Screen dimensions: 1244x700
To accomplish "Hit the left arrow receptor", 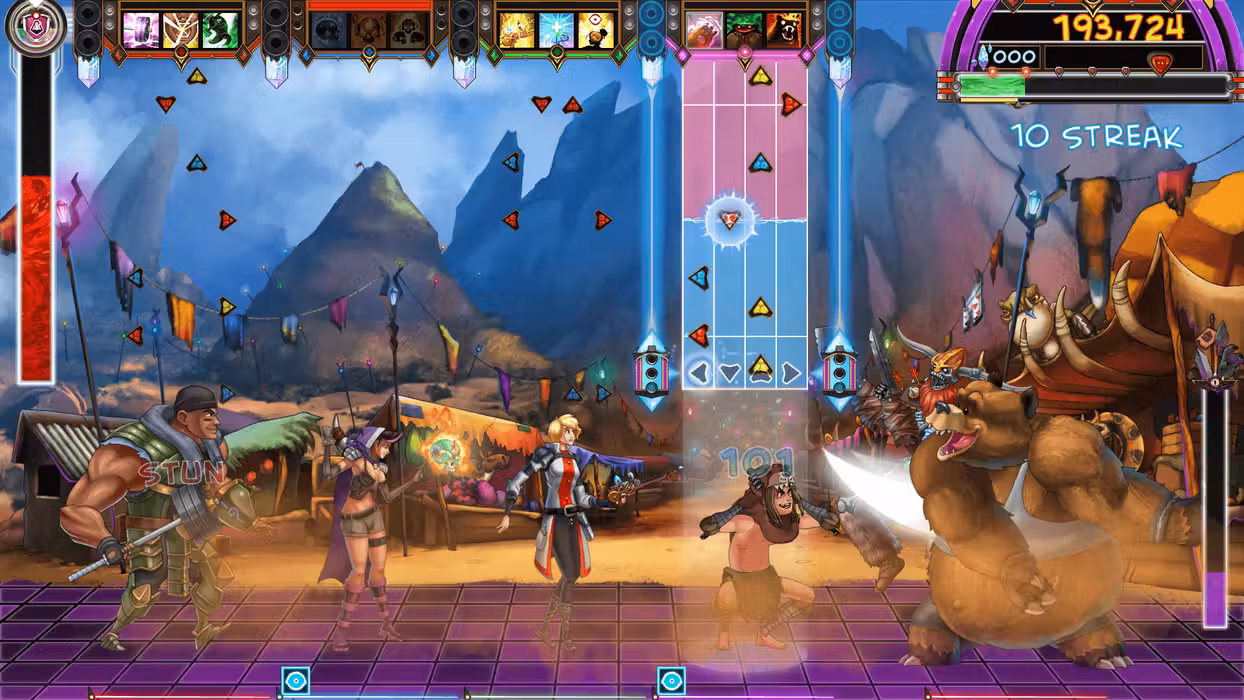I will point(699,373).
